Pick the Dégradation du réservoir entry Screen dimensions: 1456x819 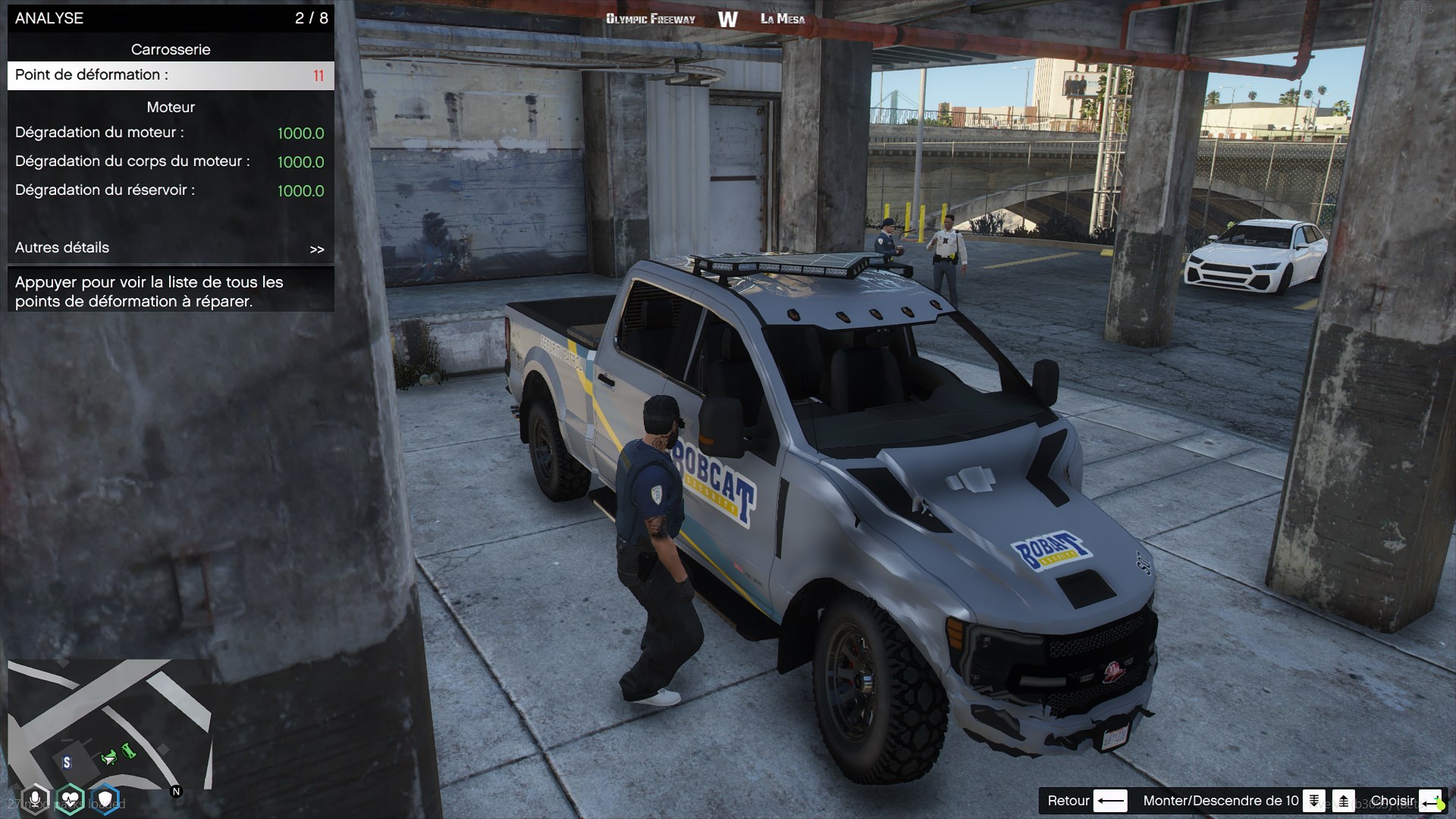click(x=171, y=190)
